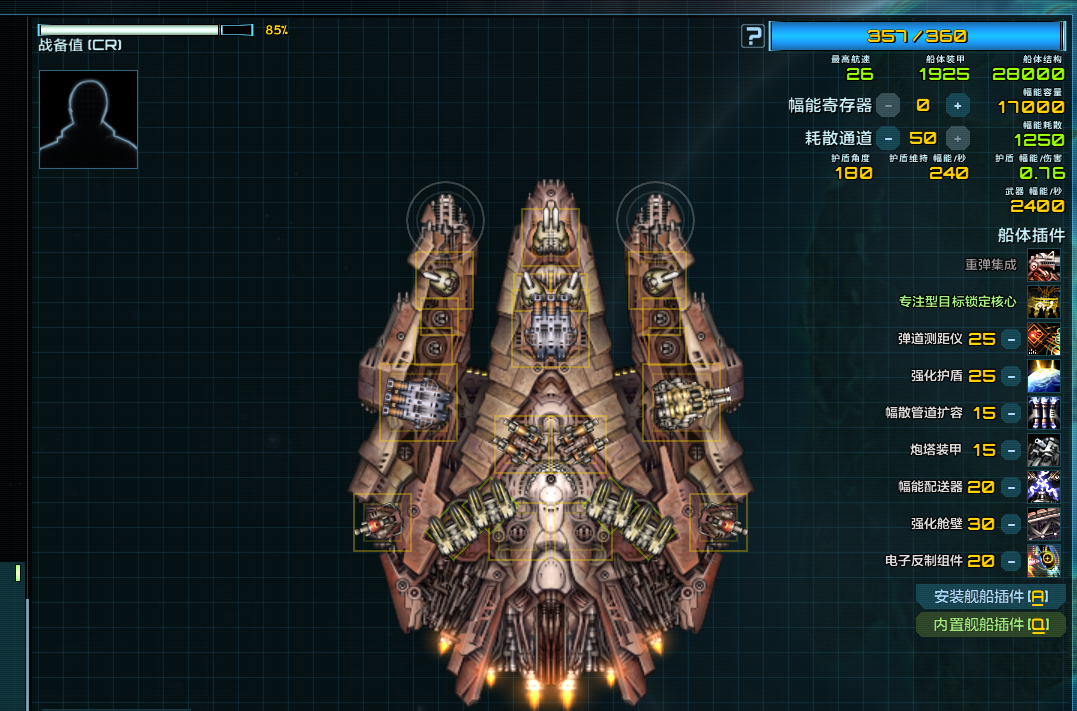Remove the 弹道测距仪 hullmod via its minus
1077x711 pixels.
pyautogui.click(x=1011, y=339)
